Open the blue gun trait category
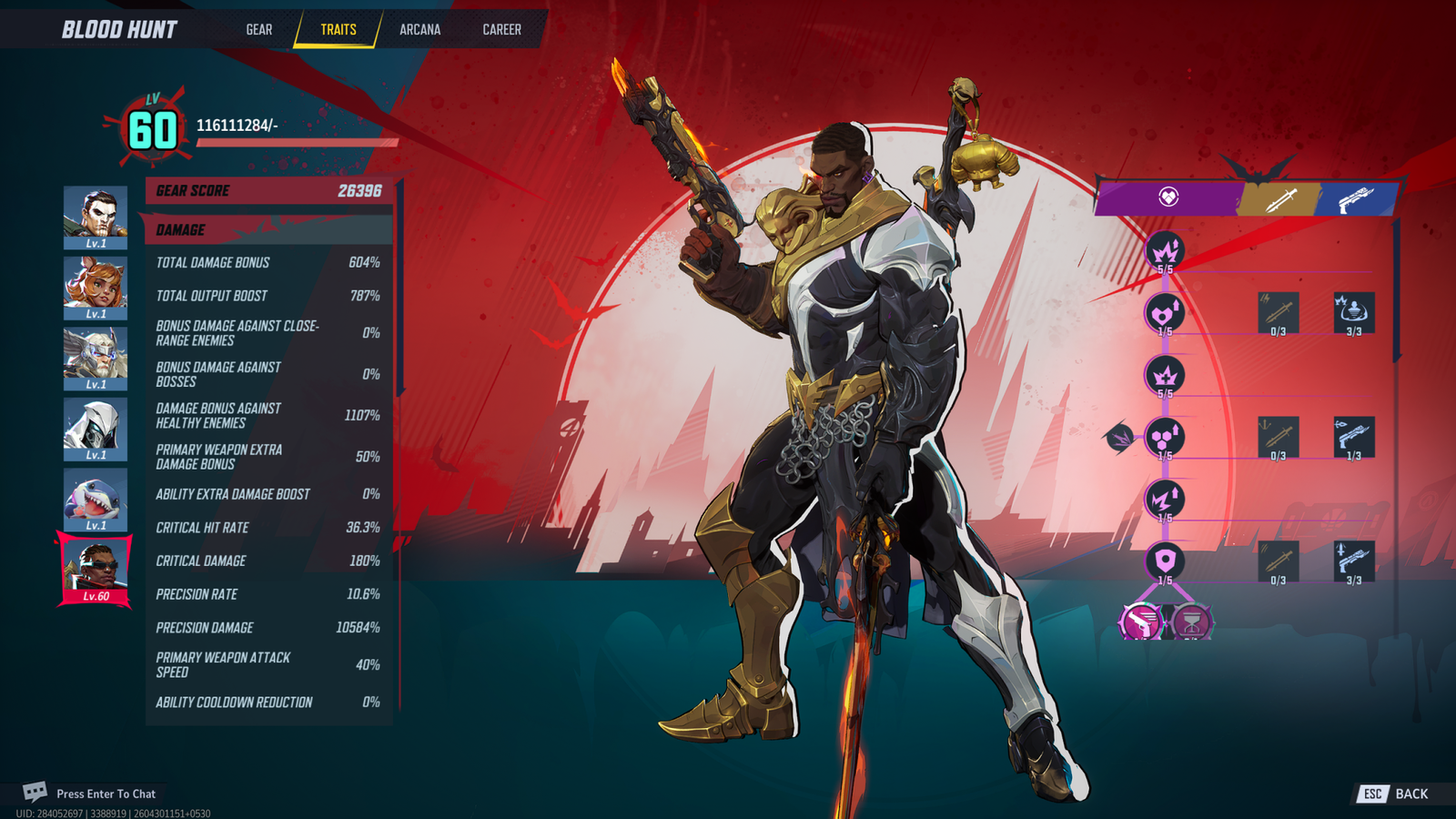Viewport: 1456px width, 819px height. [1354, 198]
